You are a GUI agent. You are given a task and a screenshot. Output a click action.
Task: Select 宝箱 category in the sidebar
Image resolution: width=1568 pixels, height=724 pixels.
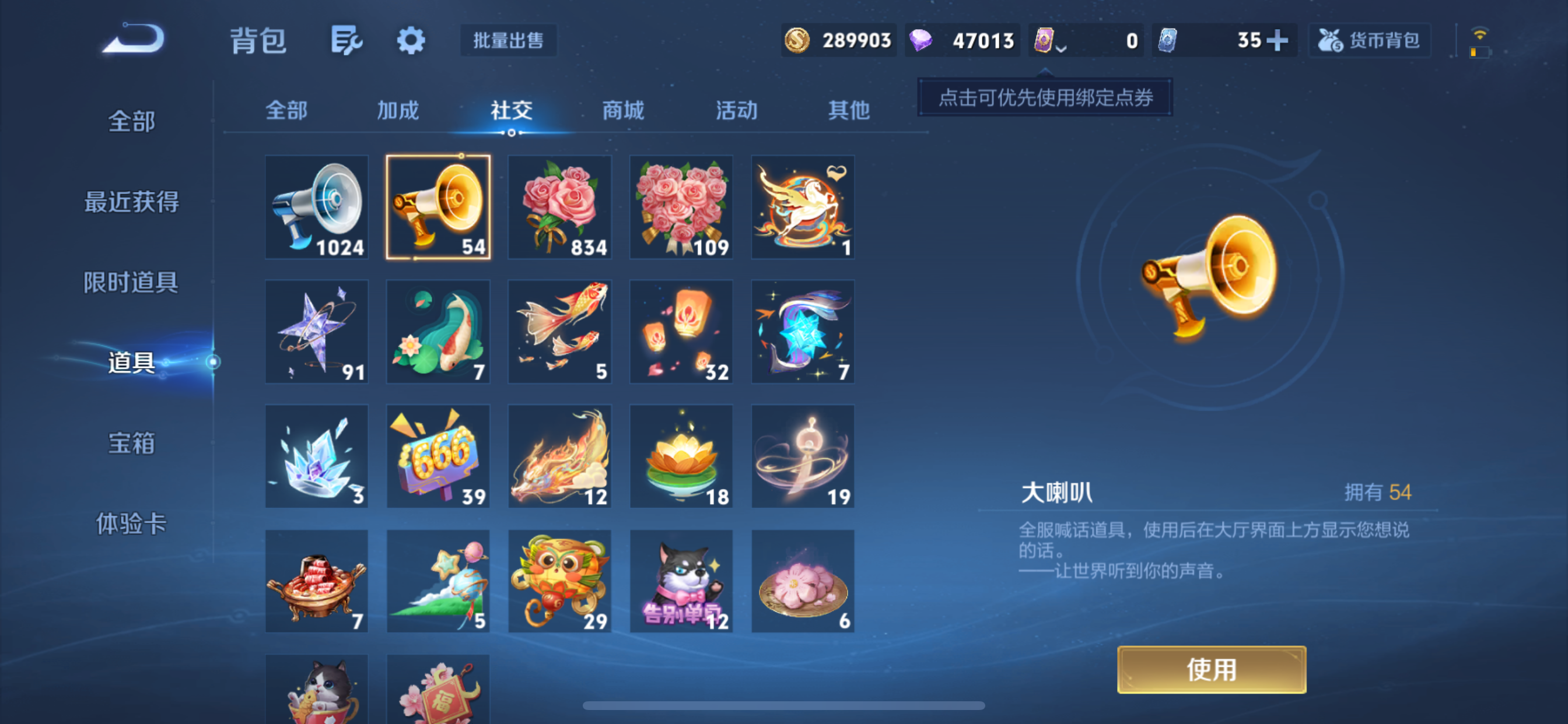click(132, 445)
